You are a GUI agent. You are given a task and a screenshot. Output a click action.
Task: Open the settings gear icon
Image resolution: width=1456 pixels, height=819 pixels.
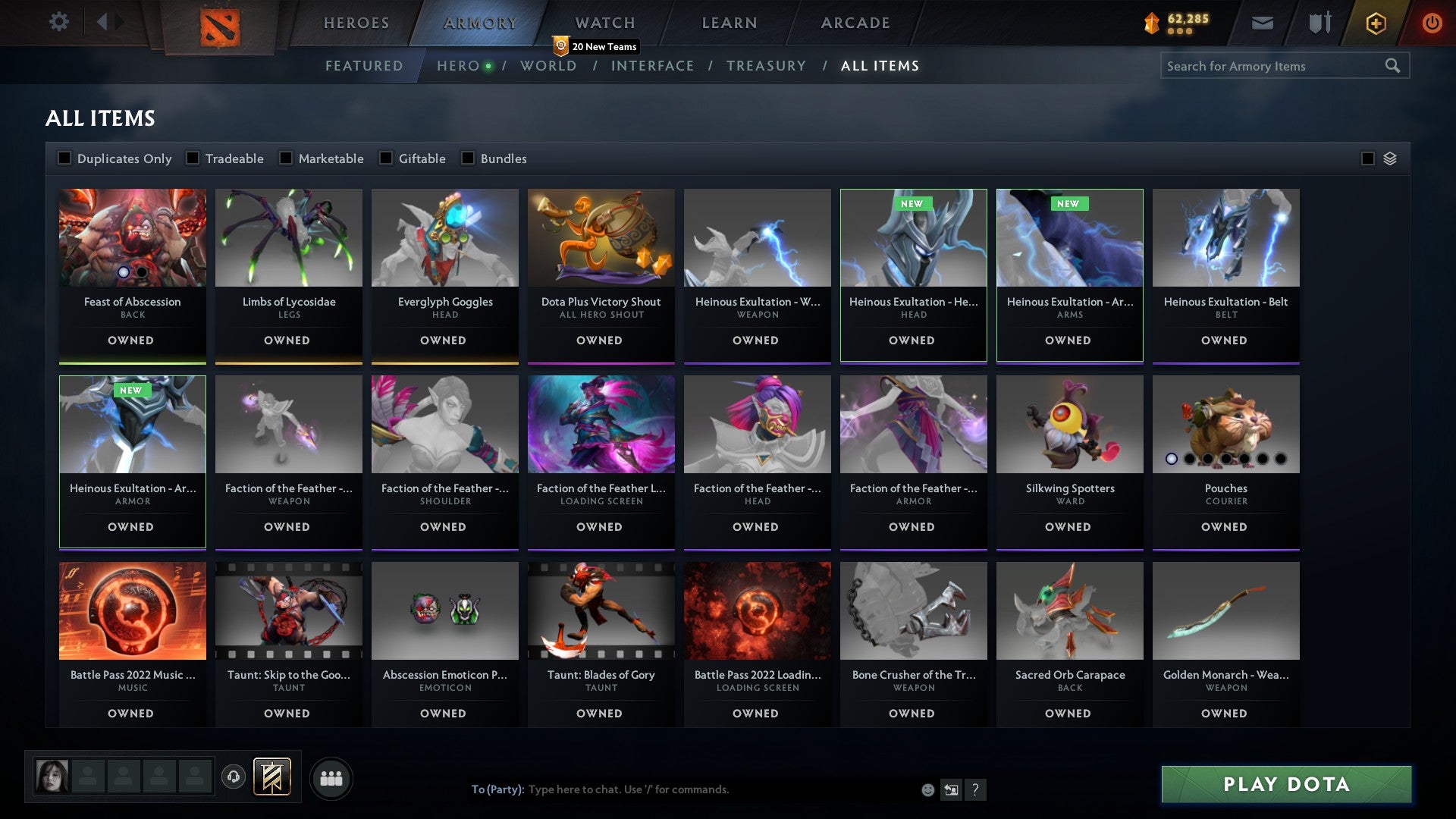click(x=58, y=22)
